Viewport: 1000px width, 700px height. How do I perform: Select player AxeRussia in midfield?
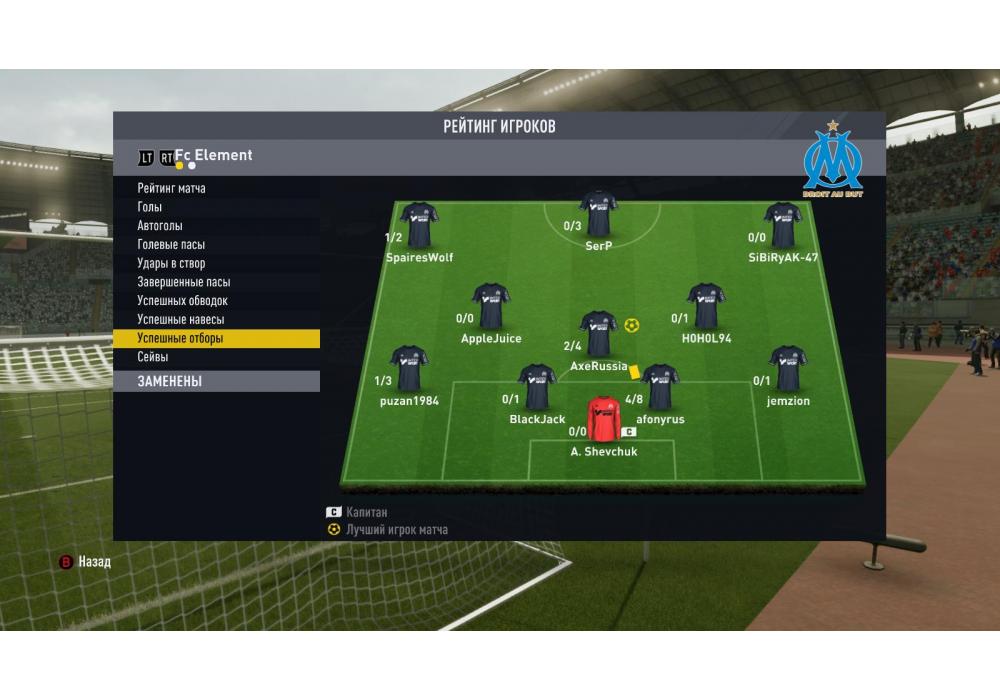point(598,335)
